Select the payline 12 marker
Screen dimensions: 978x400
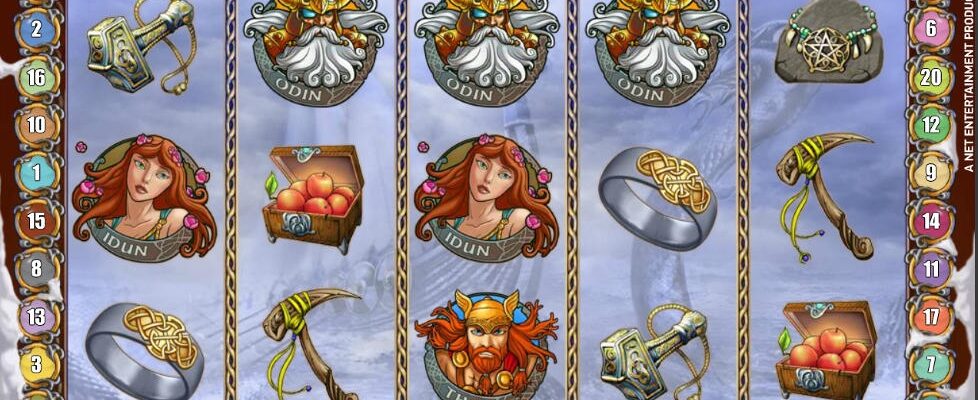[x=931, y=125]
